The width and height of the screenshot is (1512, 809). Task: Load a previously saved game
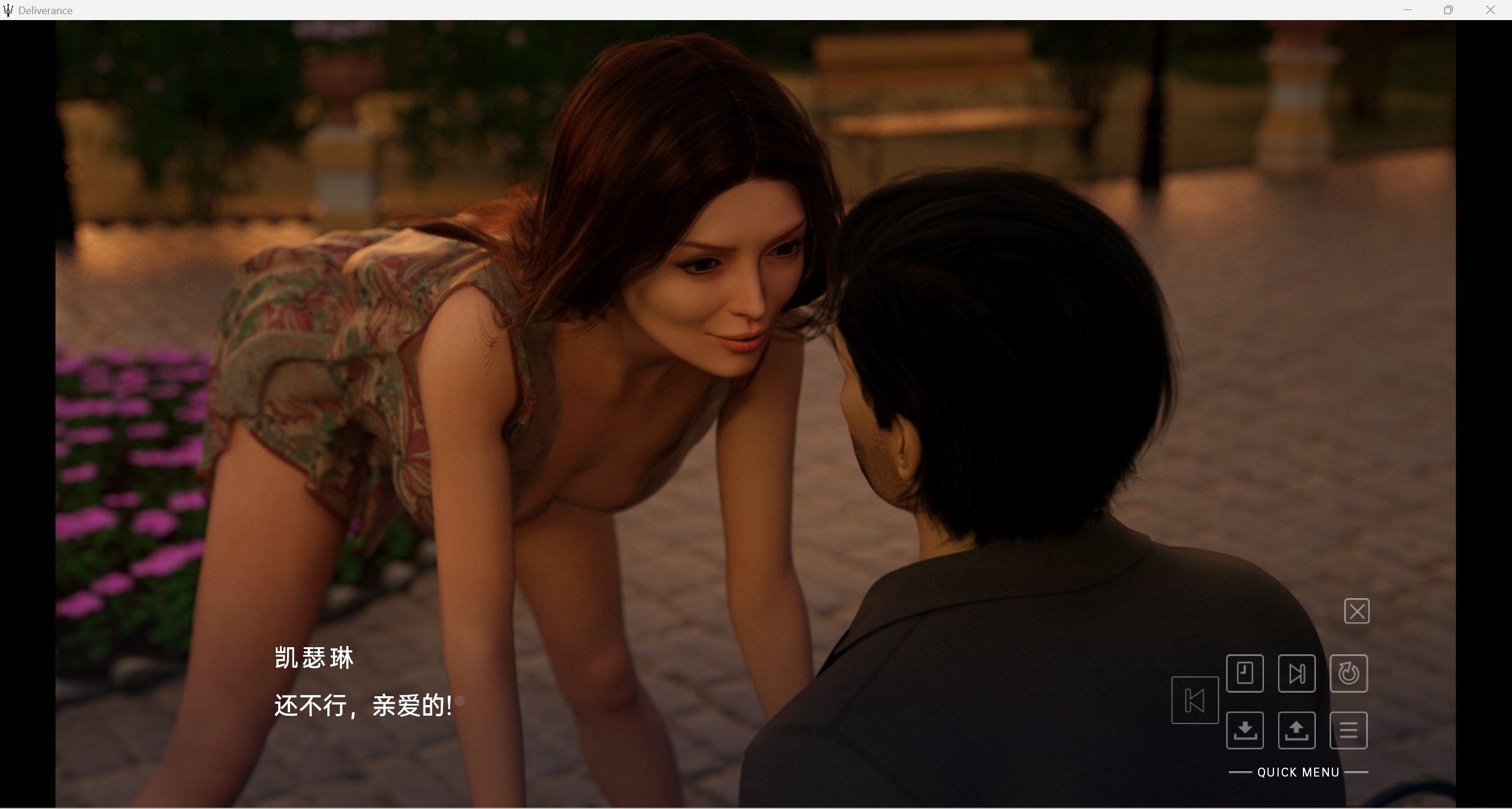(1298, 730)
